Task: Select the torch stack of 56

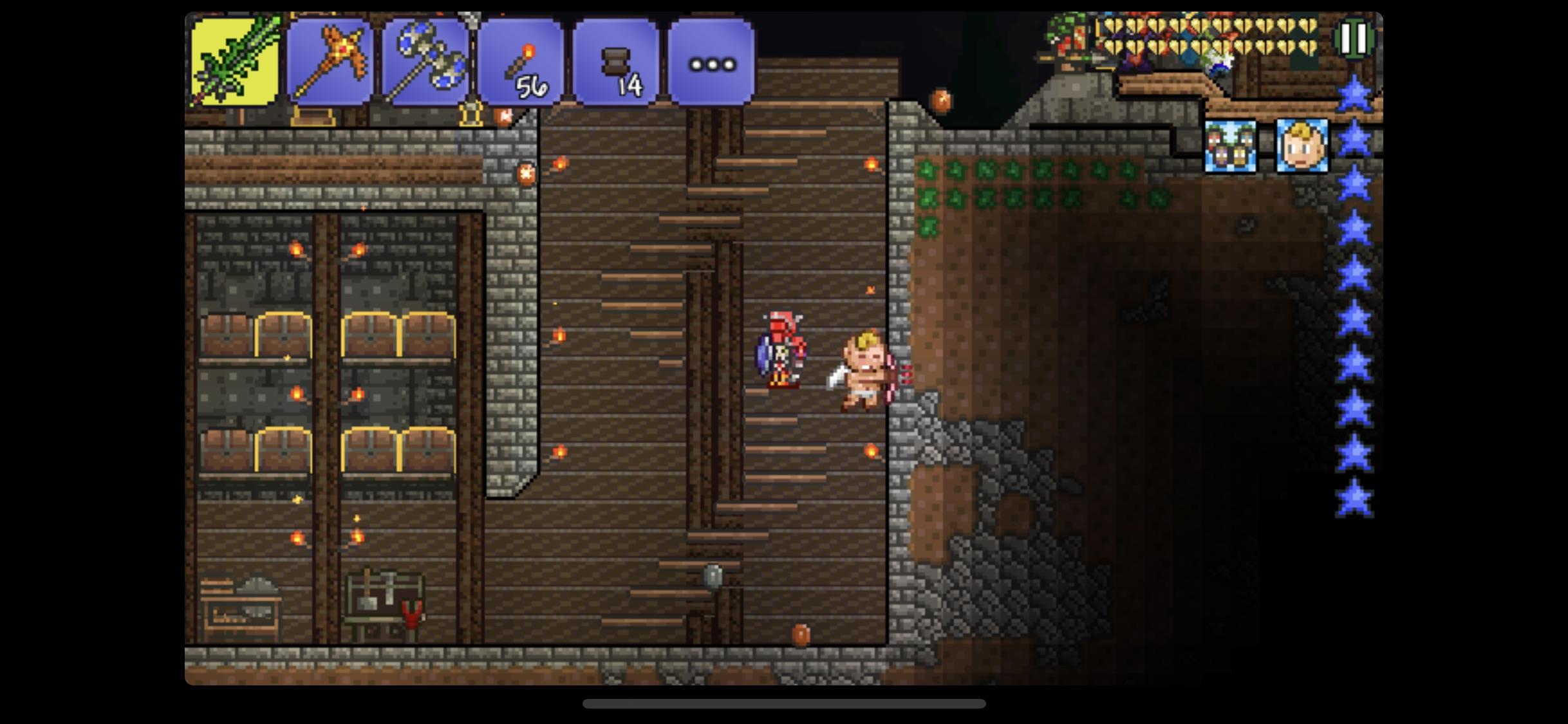Action: [x=523, y=60]
